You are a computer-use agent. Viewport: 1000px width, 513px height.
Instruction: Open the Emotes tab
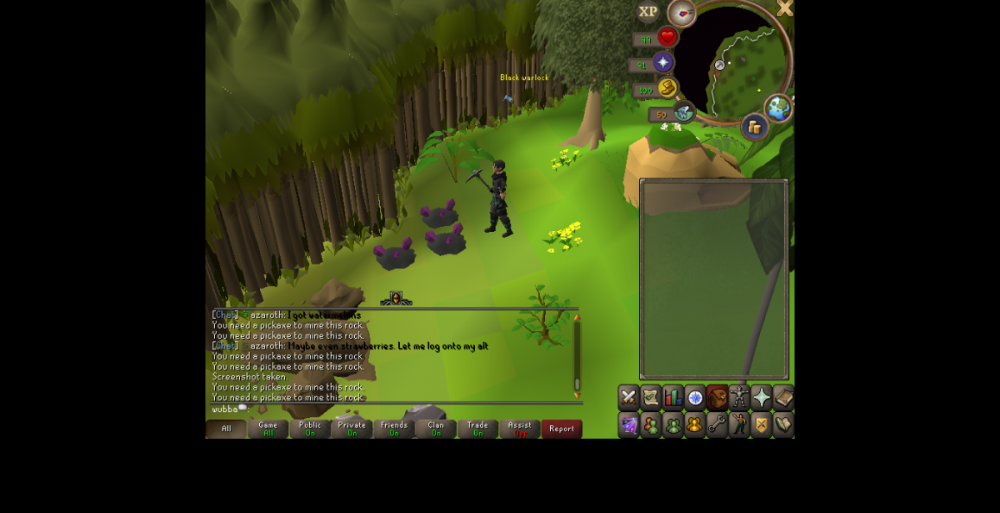click(739, 424)
